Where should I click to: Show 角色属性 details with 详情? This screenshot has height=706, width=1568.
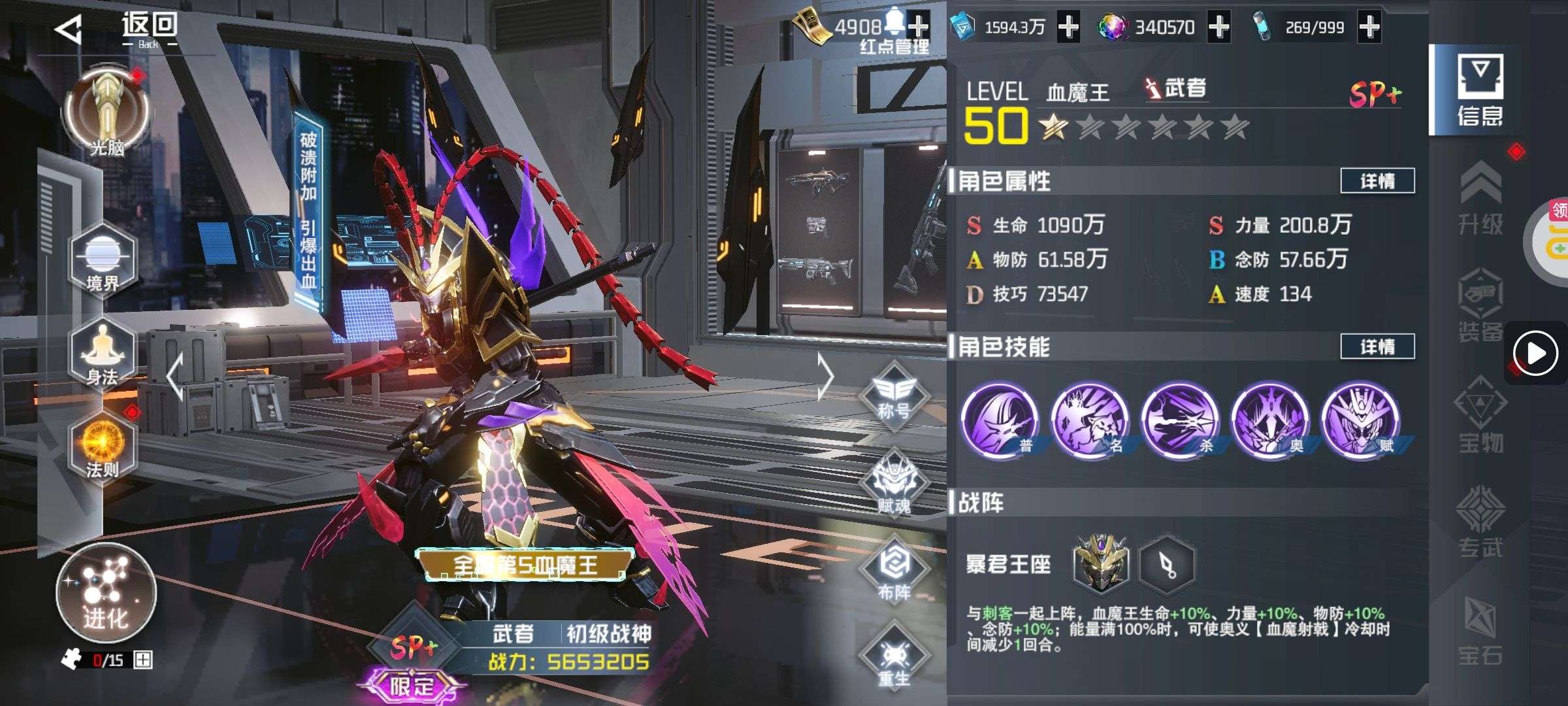pyautogui.click(x=1377, y=181)
